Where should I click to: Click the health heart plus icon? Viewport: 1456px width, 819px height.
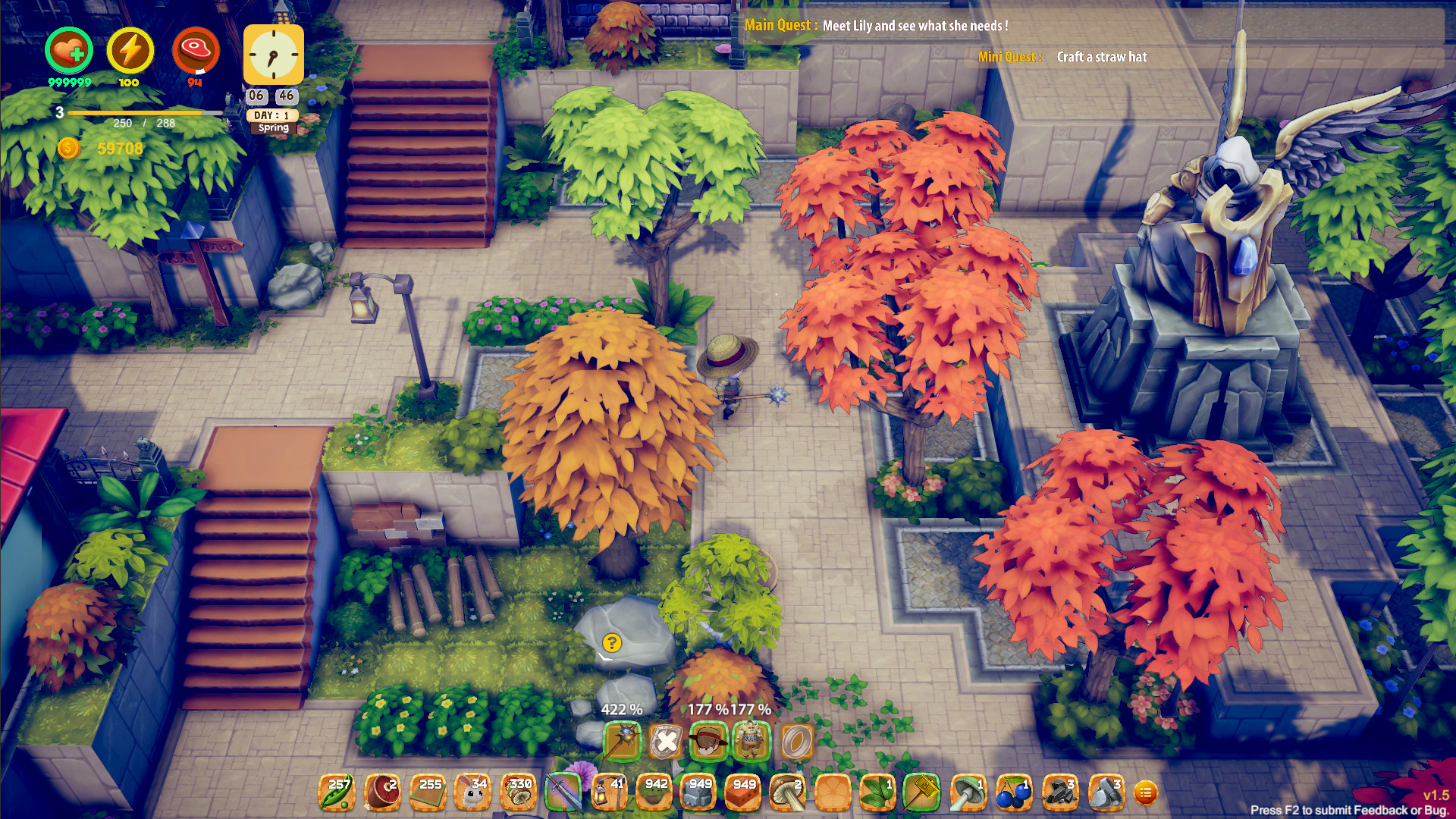coord(69,49)
